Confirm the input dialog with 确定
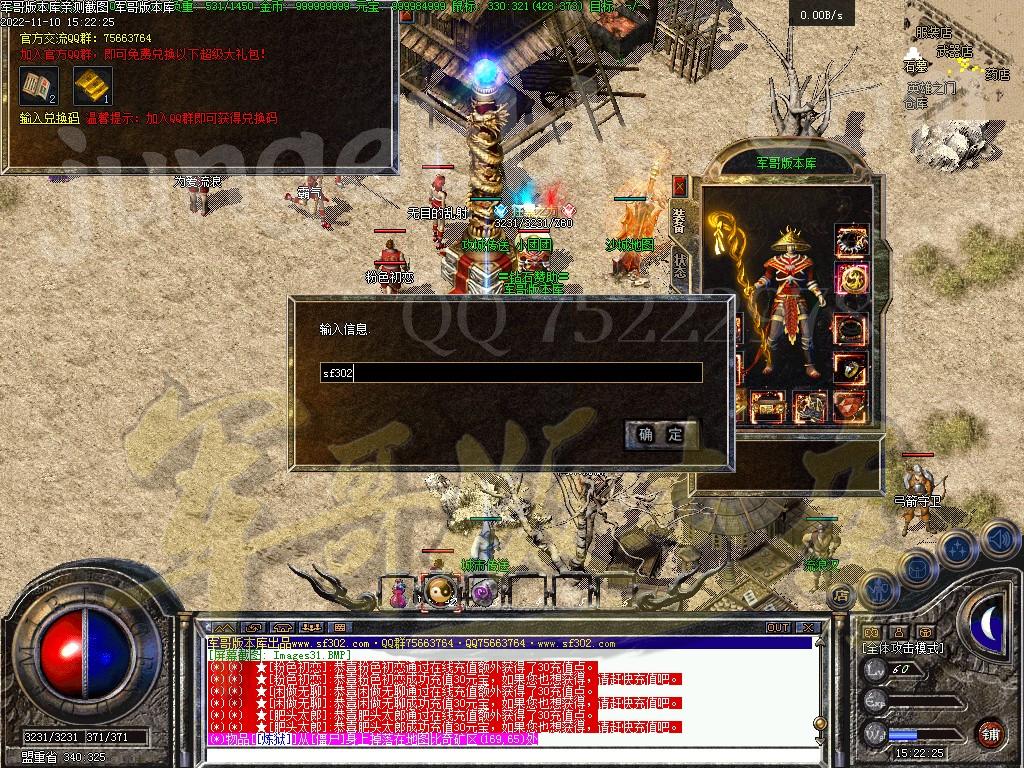The image size is (1024, 768). 661,434
